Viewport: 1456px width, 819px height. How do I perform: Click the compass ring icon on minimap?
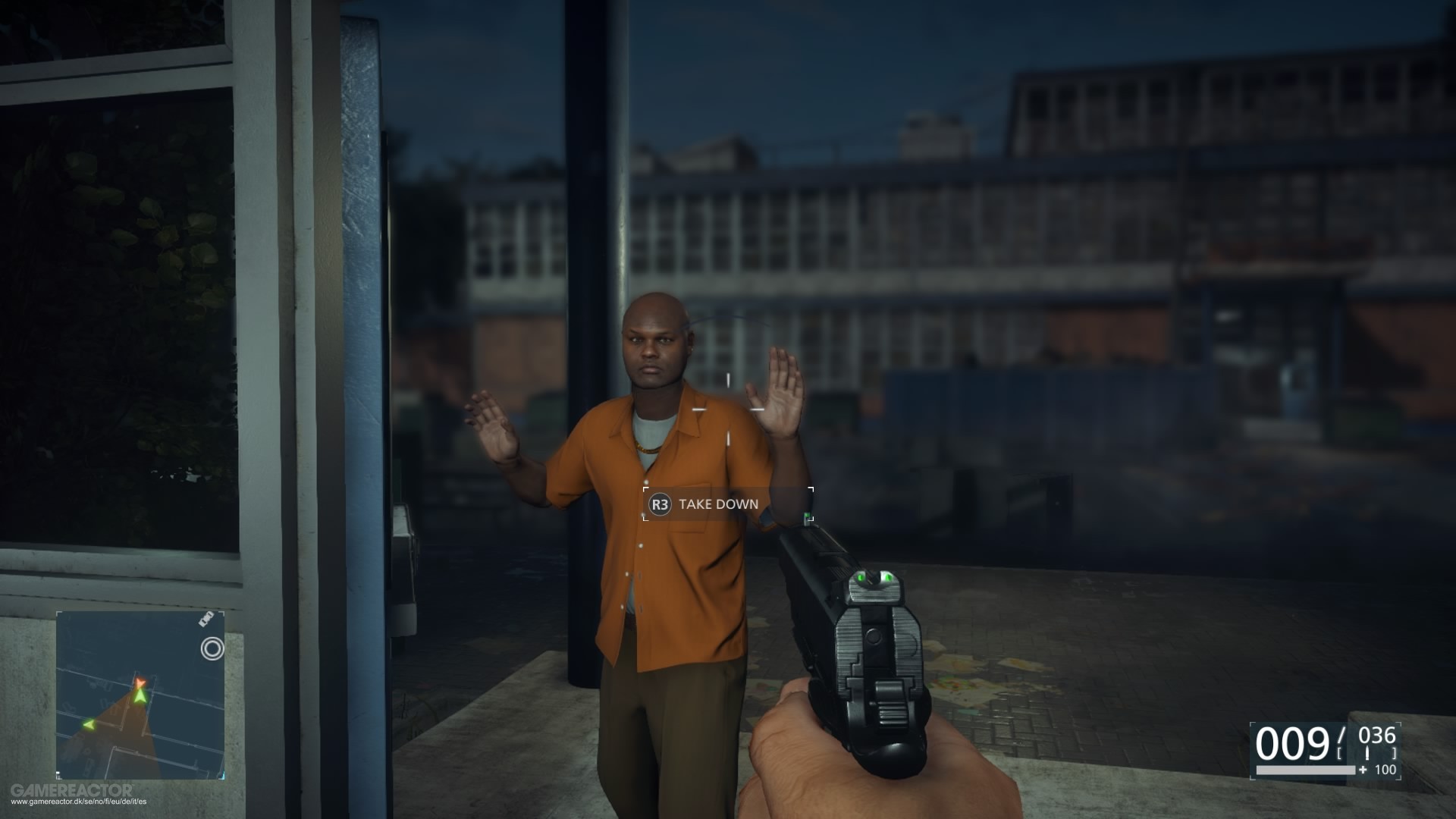coord(213,648)
